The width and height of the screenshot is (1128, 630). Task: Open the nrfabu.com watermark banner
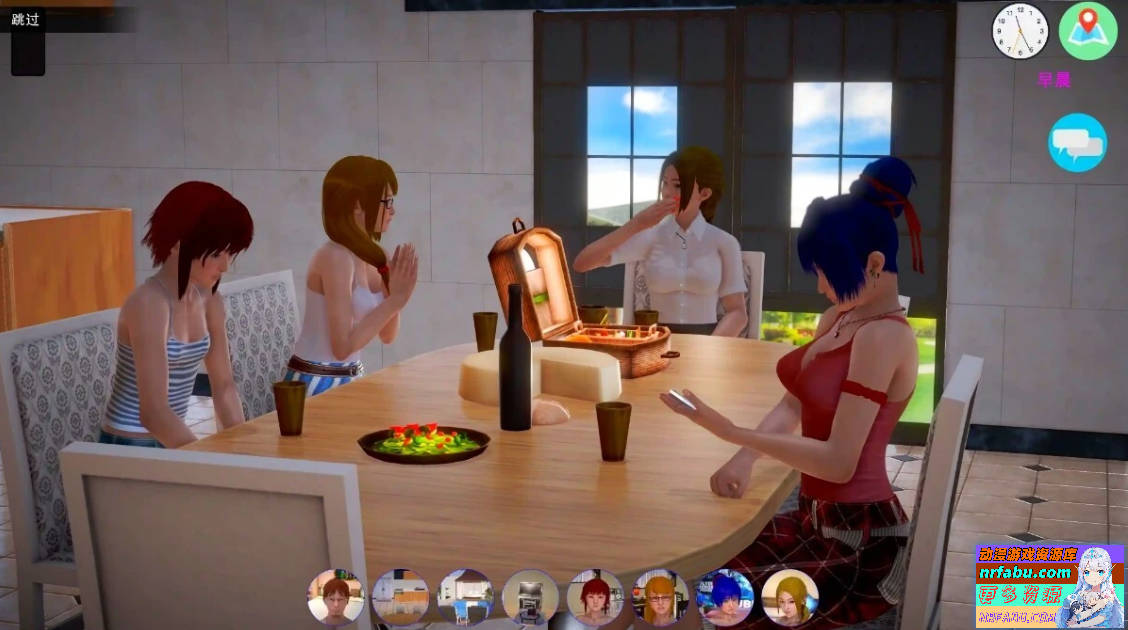tap(1048, 586)
